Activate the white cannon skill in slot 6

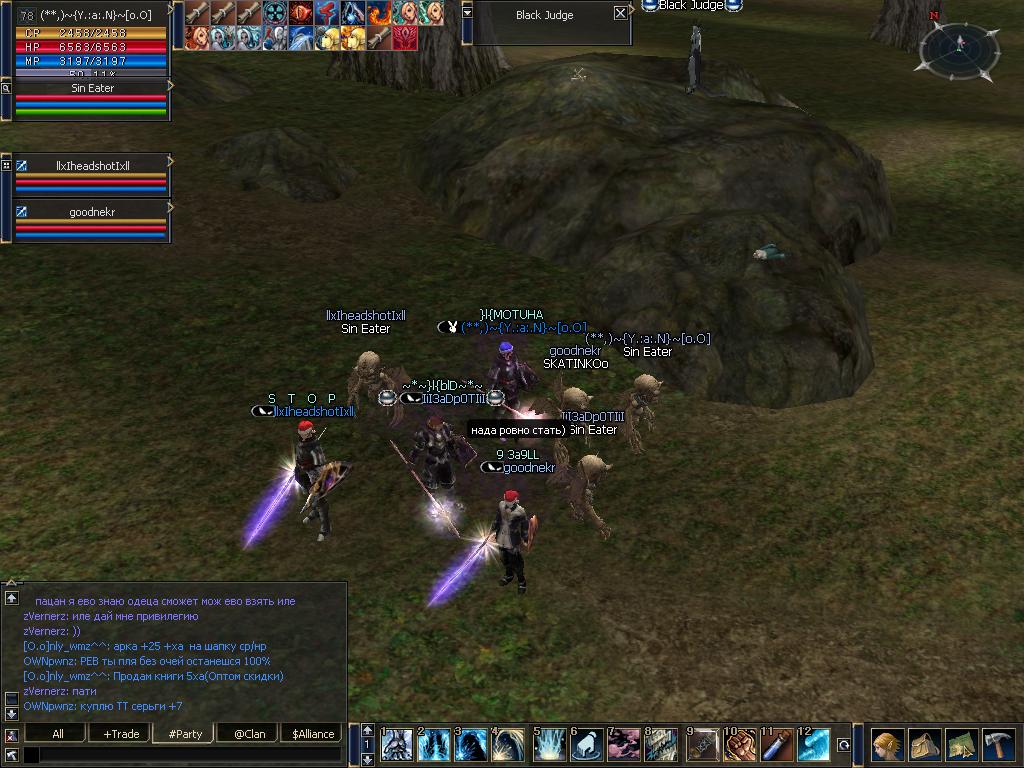(587, 746)
